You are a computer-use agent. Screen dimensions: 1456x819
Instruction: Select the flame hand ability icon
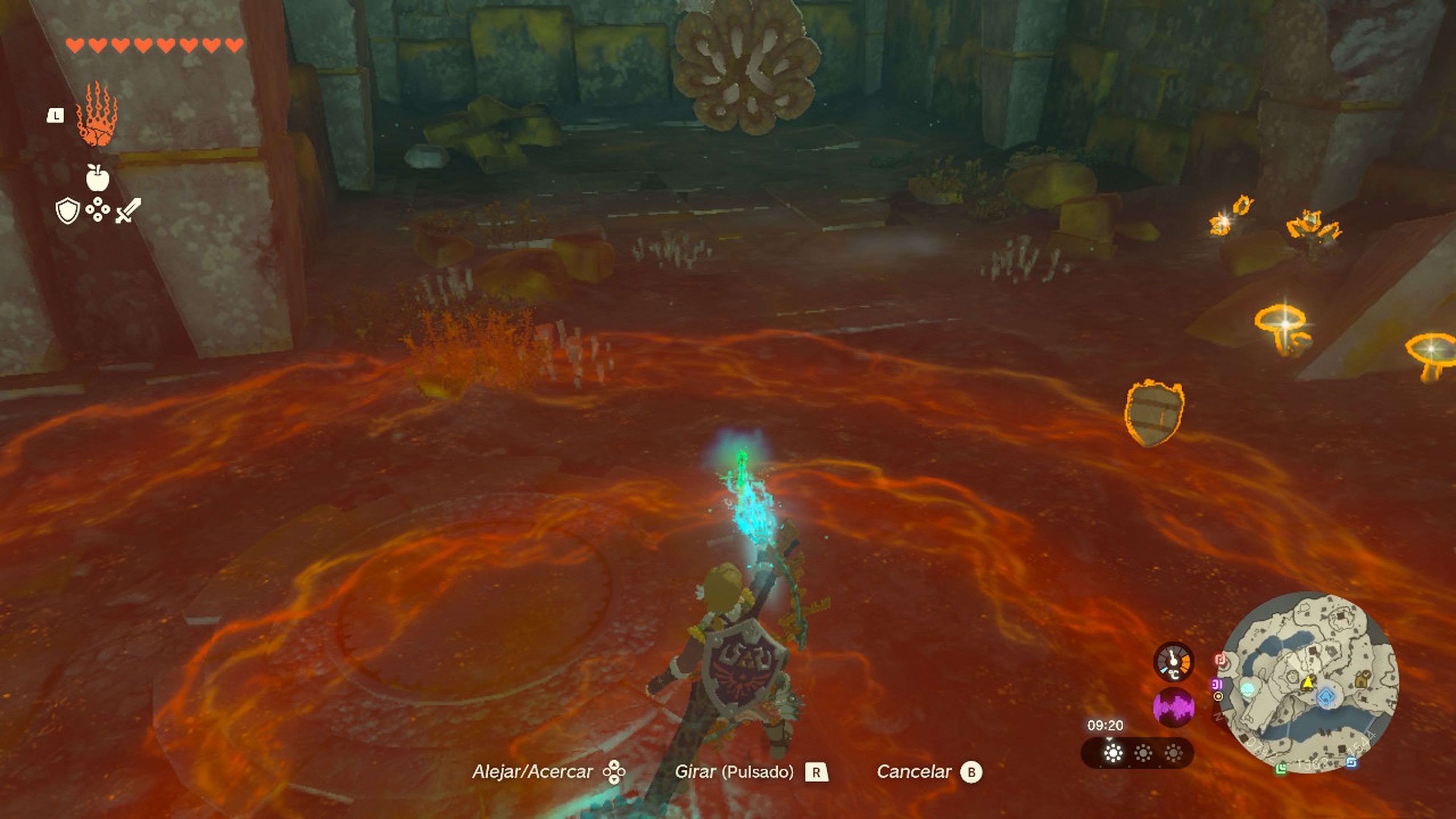pos(97,114)
